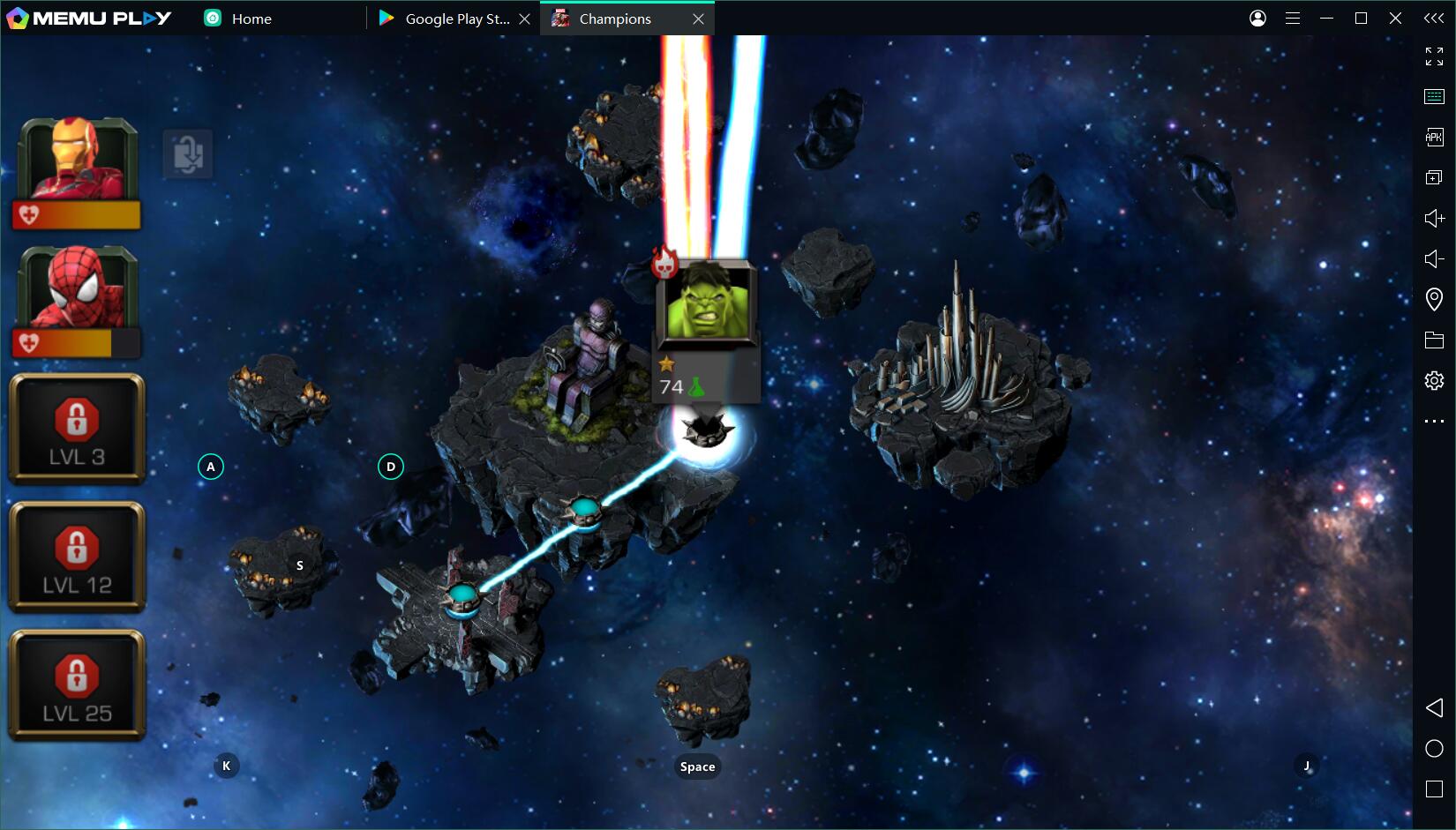Tap the locked LVL 25 team slot
The height and width of the screenshot is (830, 1456).
click(x=77, y=685)
